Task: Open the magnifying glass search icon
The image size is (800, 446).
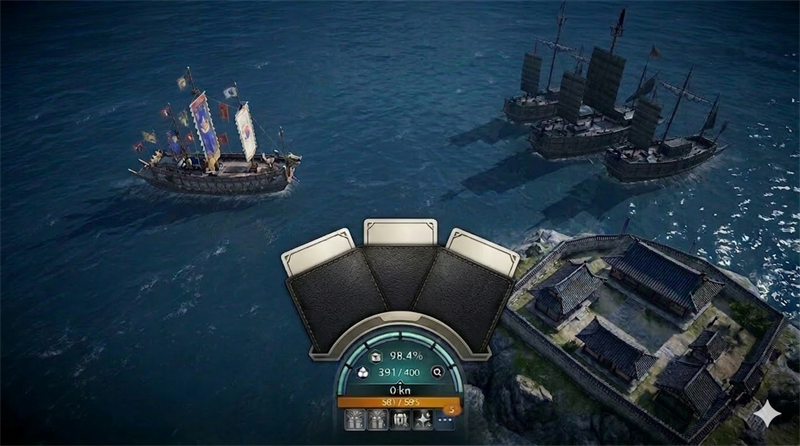Action: (437, 372)
